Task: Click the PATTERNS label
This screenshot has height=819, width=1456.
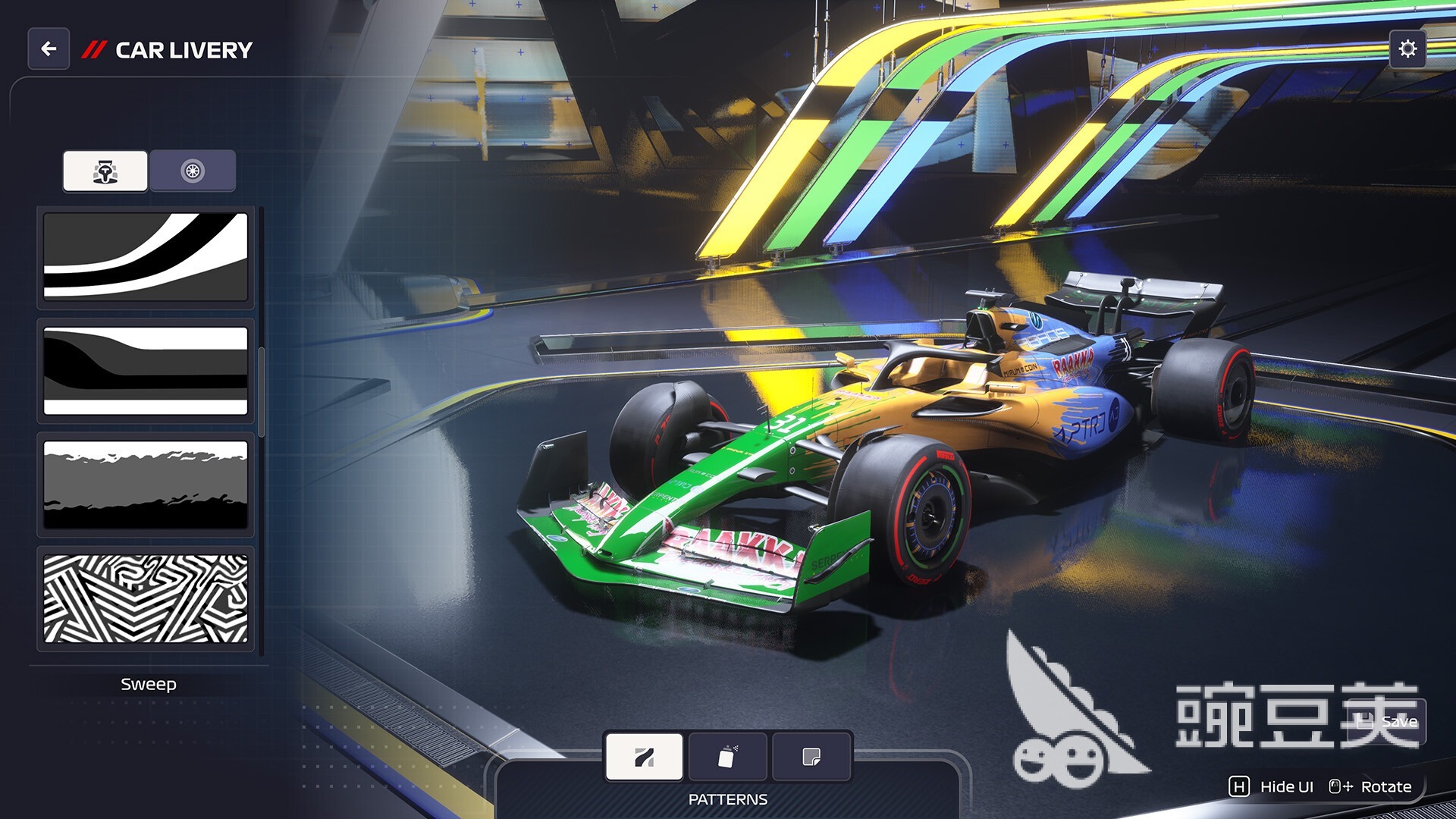Action: [x=727, y=799]
